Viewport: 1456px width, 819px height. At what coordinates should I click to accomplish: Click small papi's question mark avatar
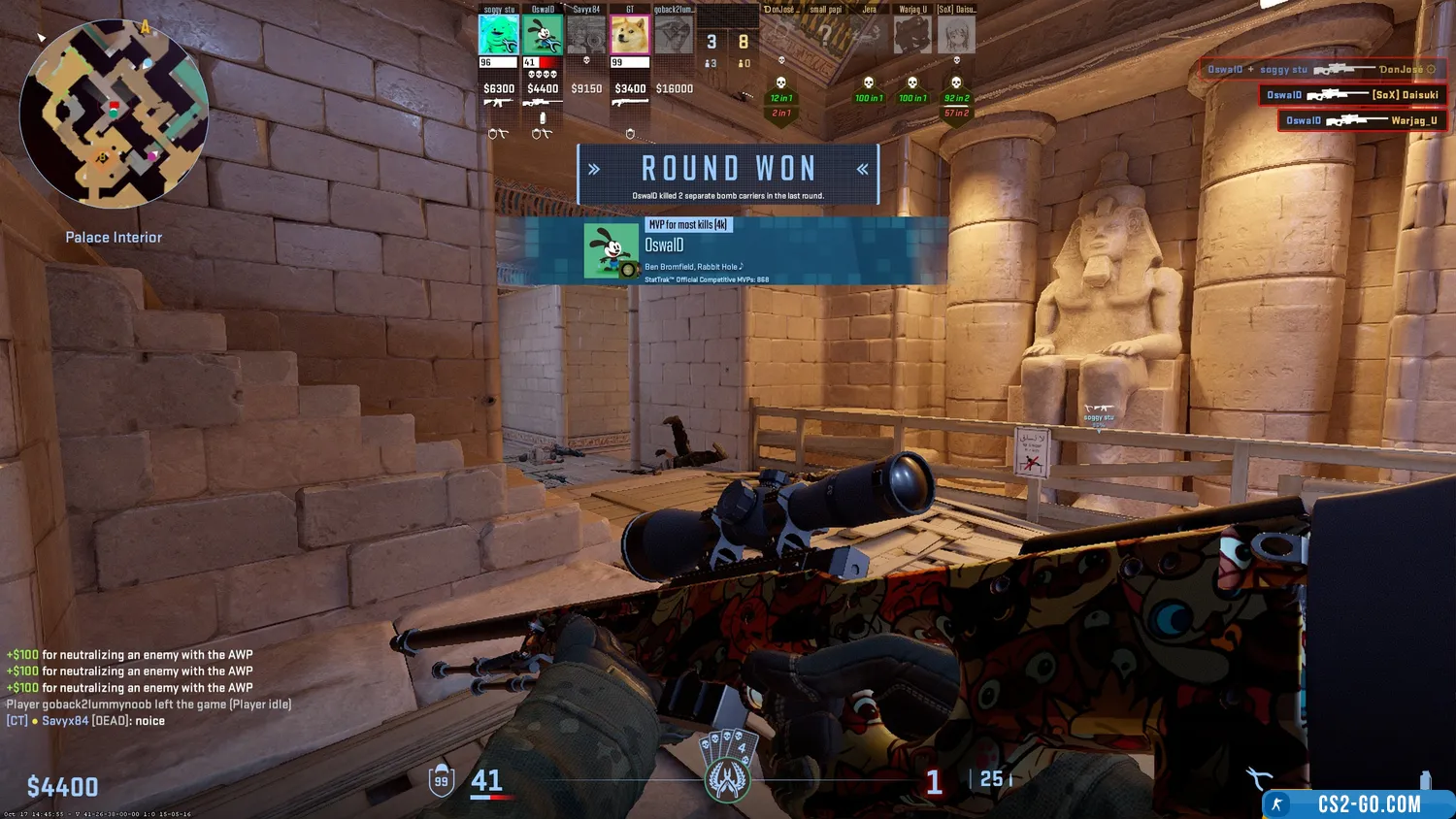click(825, 36)
